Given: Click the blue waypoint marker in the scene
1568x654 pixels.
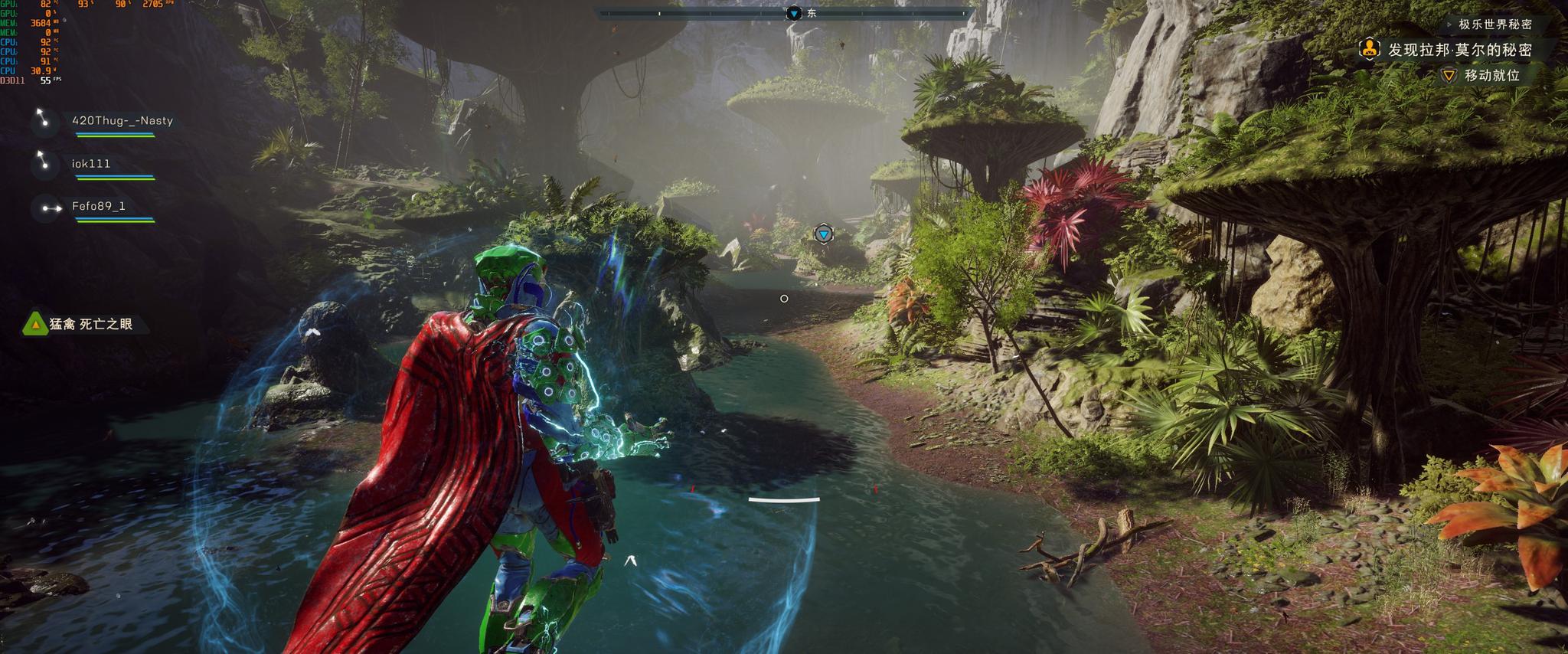Looking at the screenshot, I should point(823,234).
